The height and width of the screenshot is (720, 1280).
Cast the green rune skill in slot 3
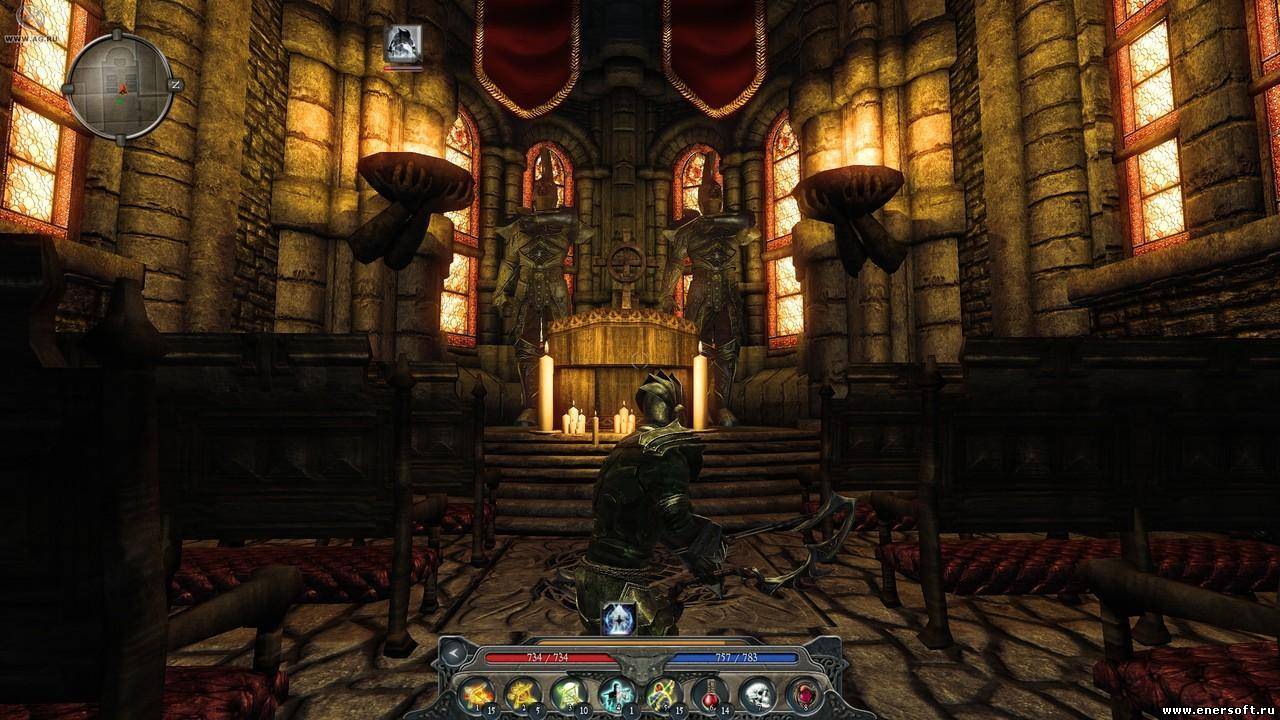pyautogui.click(x=568, y=693)
